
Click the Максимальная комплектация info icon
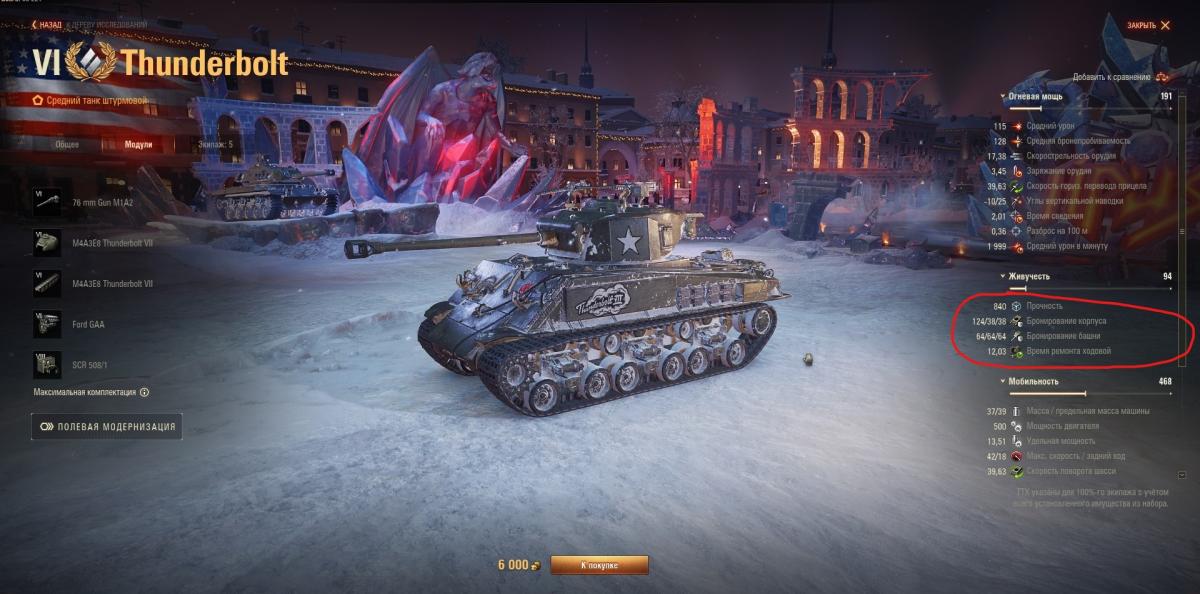(144, 393)
